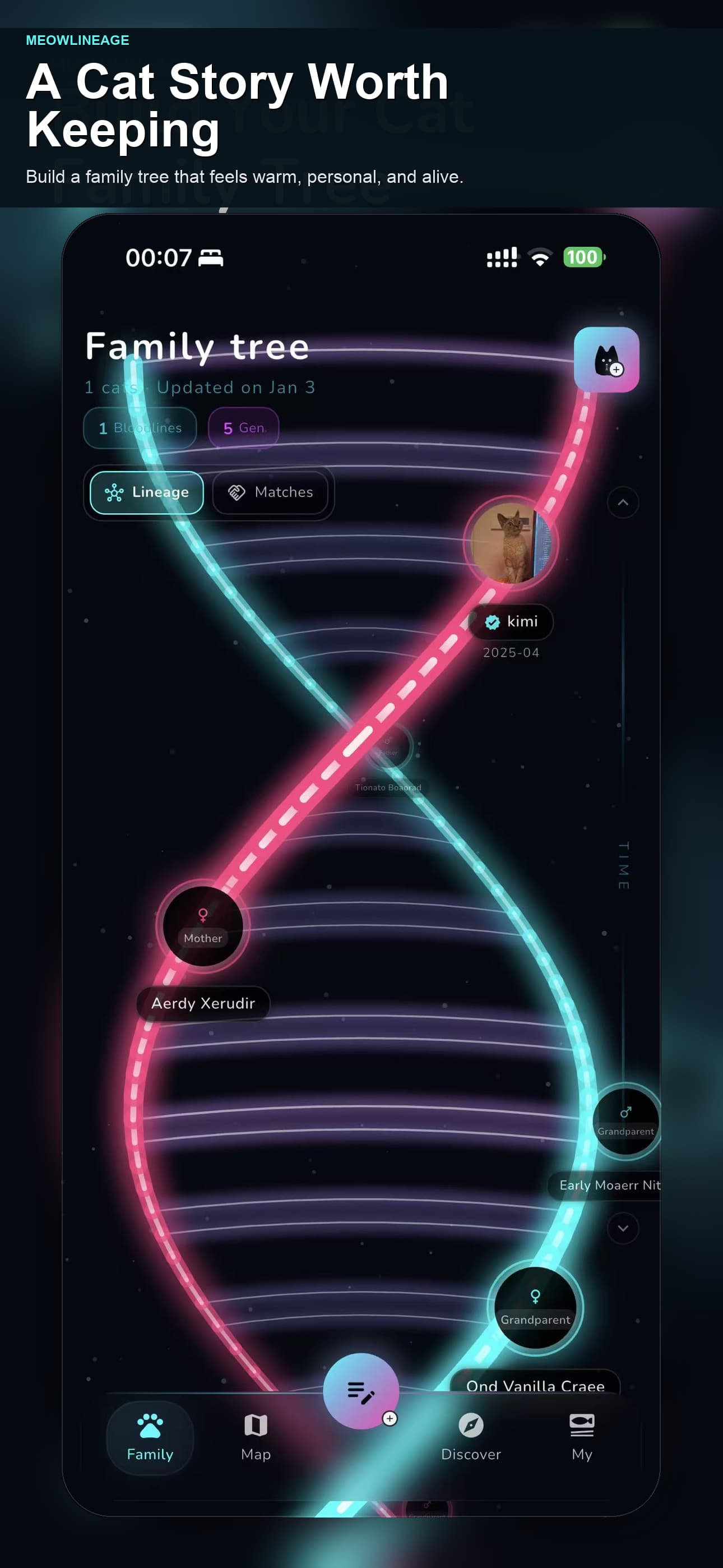Image resolution: width=723 pixels, height=1568 pixels.
Task: Open the add-cat icon in top right corner
Action: tap(606, 359)
